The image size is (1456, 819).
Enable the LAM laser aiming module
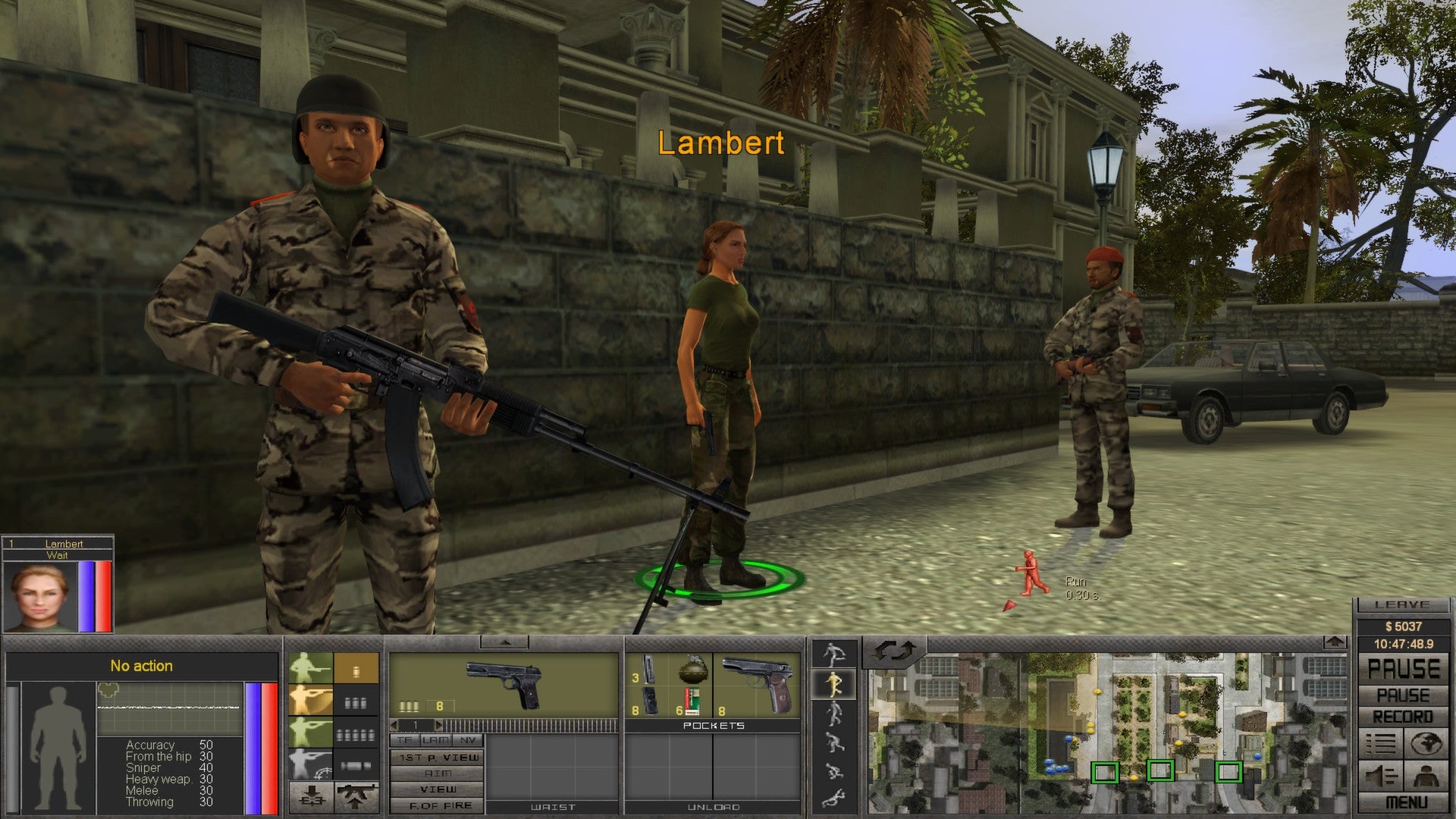[435, 740]
